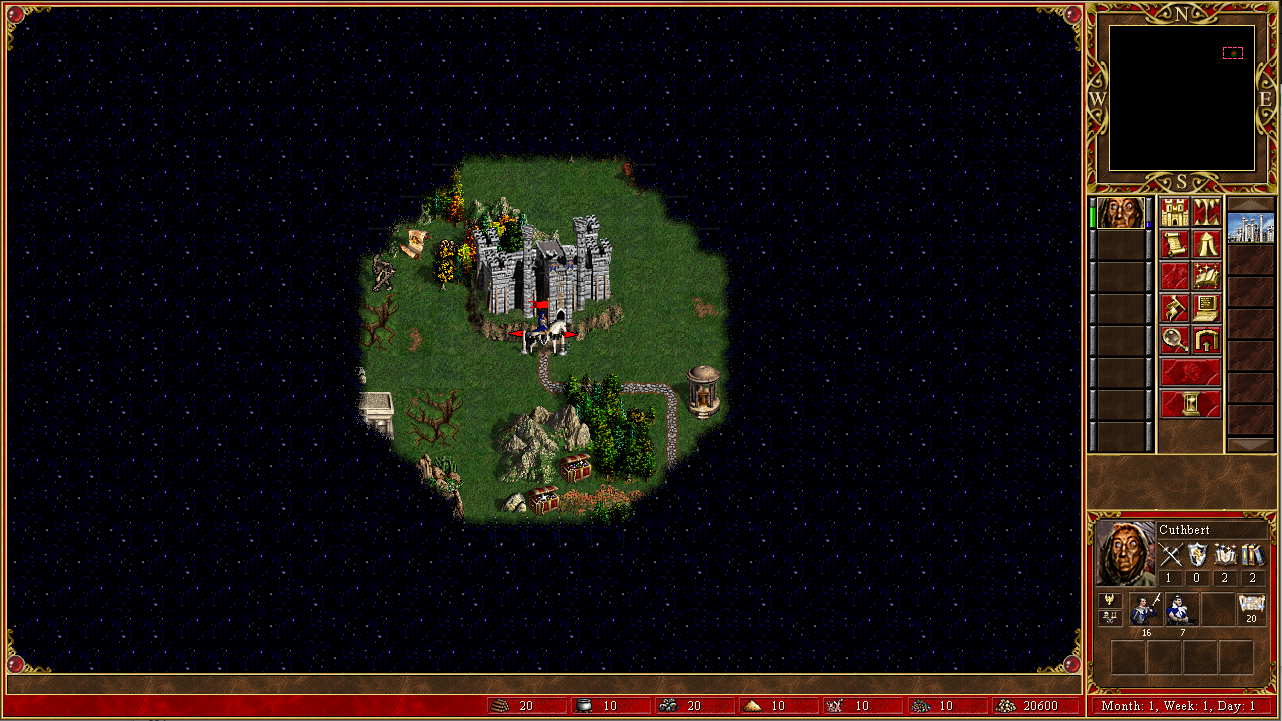Open system options via the computer icon

point(1206,308)
